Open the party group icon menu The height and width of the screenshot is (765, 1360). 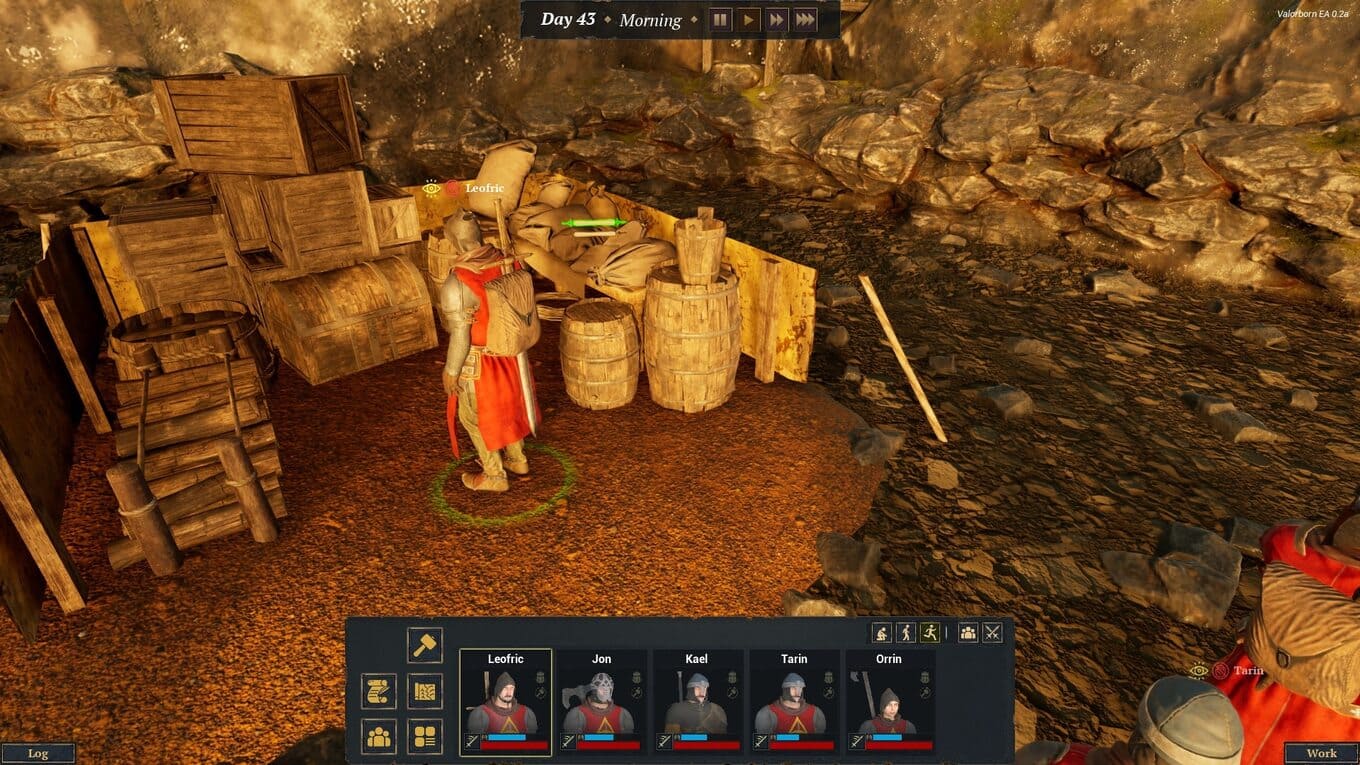378,737
